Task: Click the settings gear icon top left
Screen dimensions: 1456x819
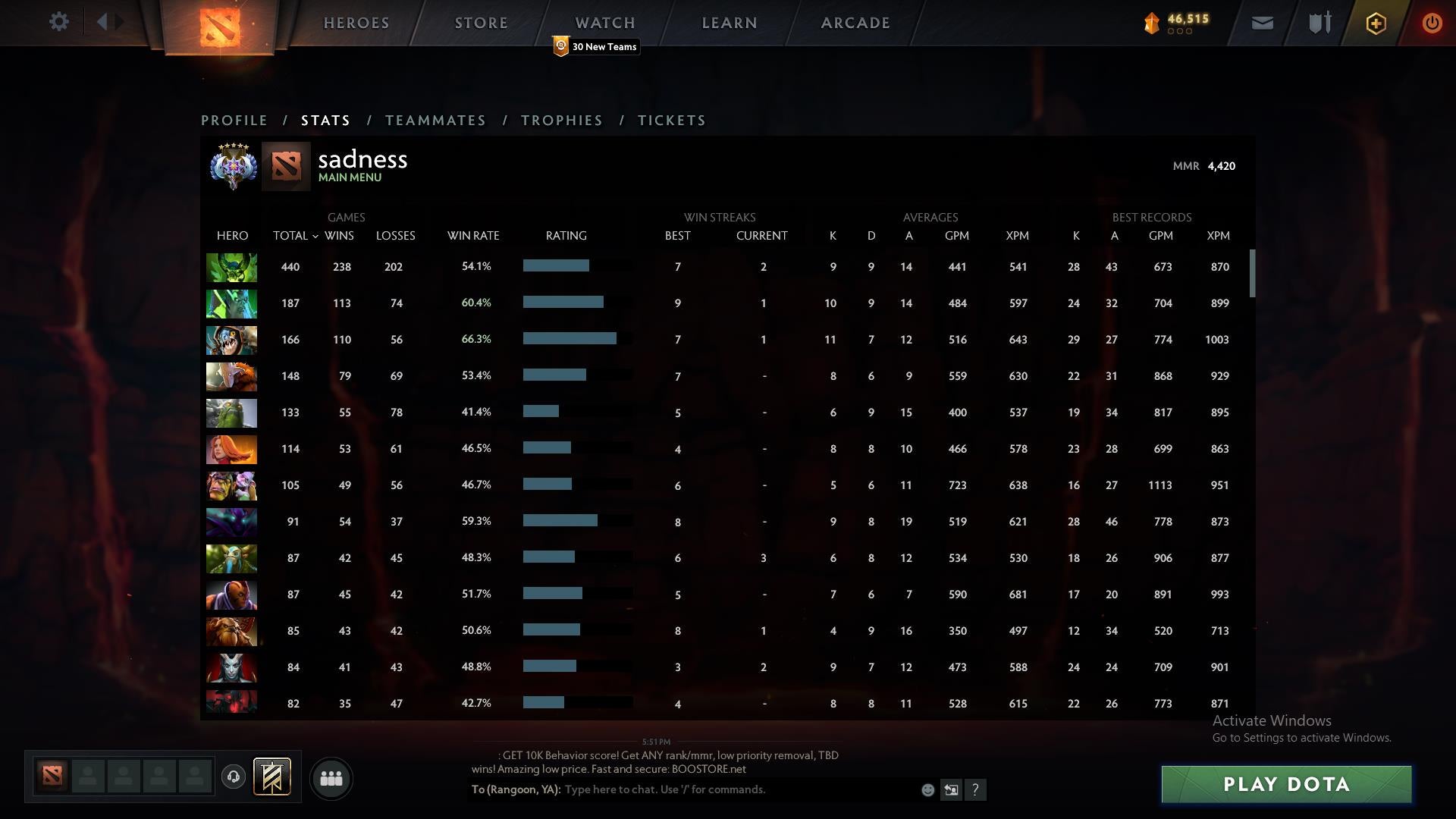Action: (x=59, y=22)
